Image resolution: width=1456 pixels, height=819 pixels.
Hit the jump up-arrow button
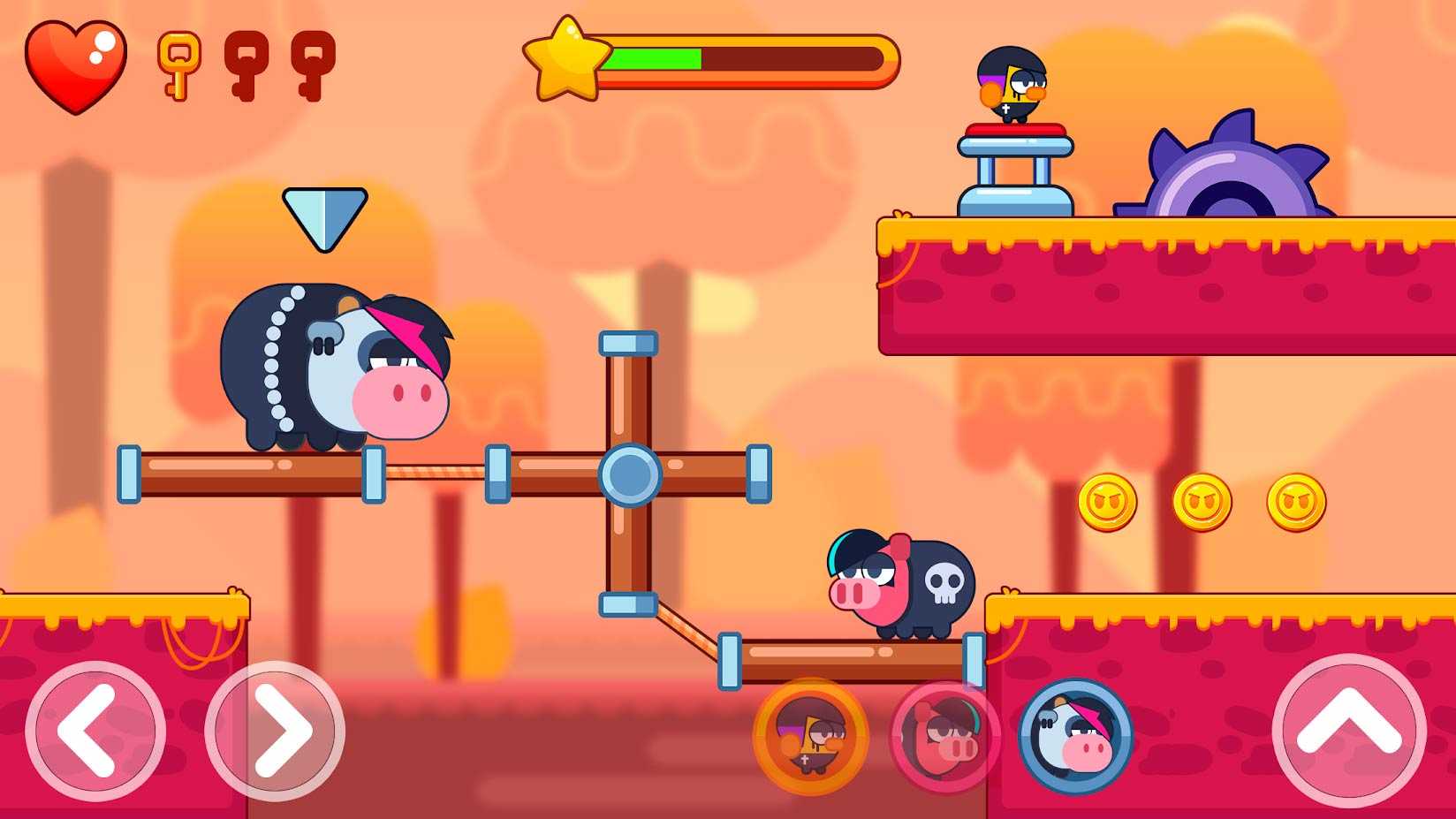click(x=1348, y=731)
